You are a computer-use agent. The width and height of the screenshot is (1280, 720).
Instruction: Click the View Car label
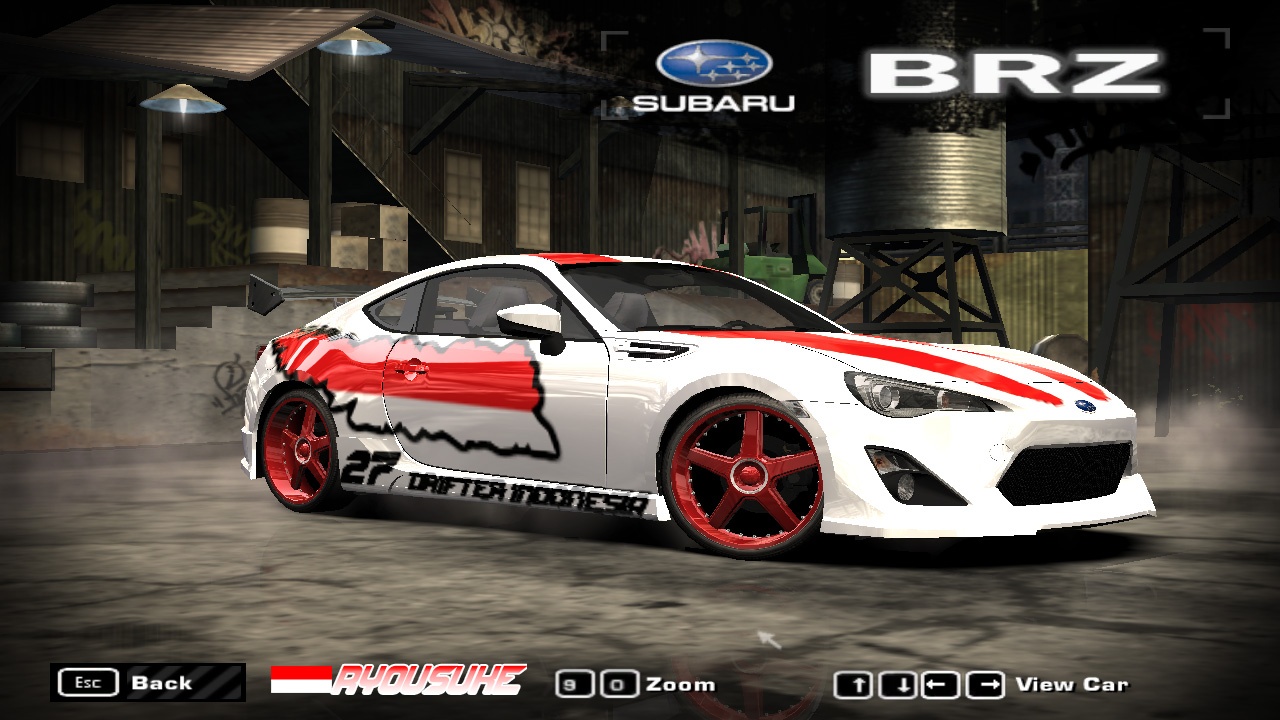(1072, 686)
